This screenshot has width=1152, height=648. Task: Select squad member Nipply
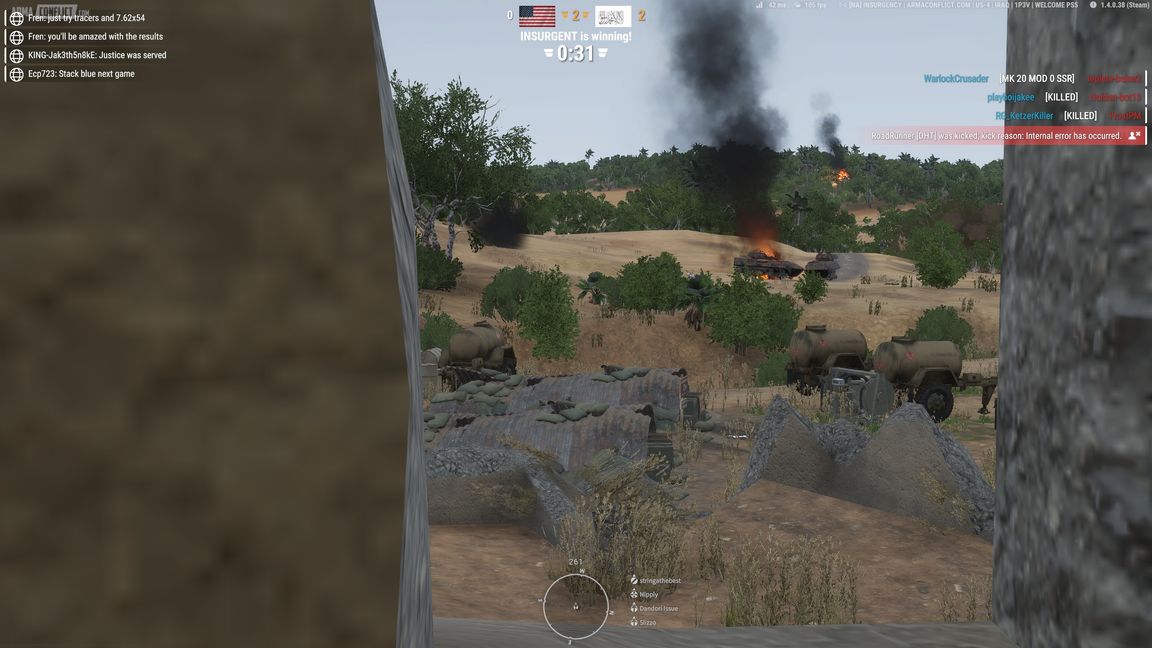point(648,594)
